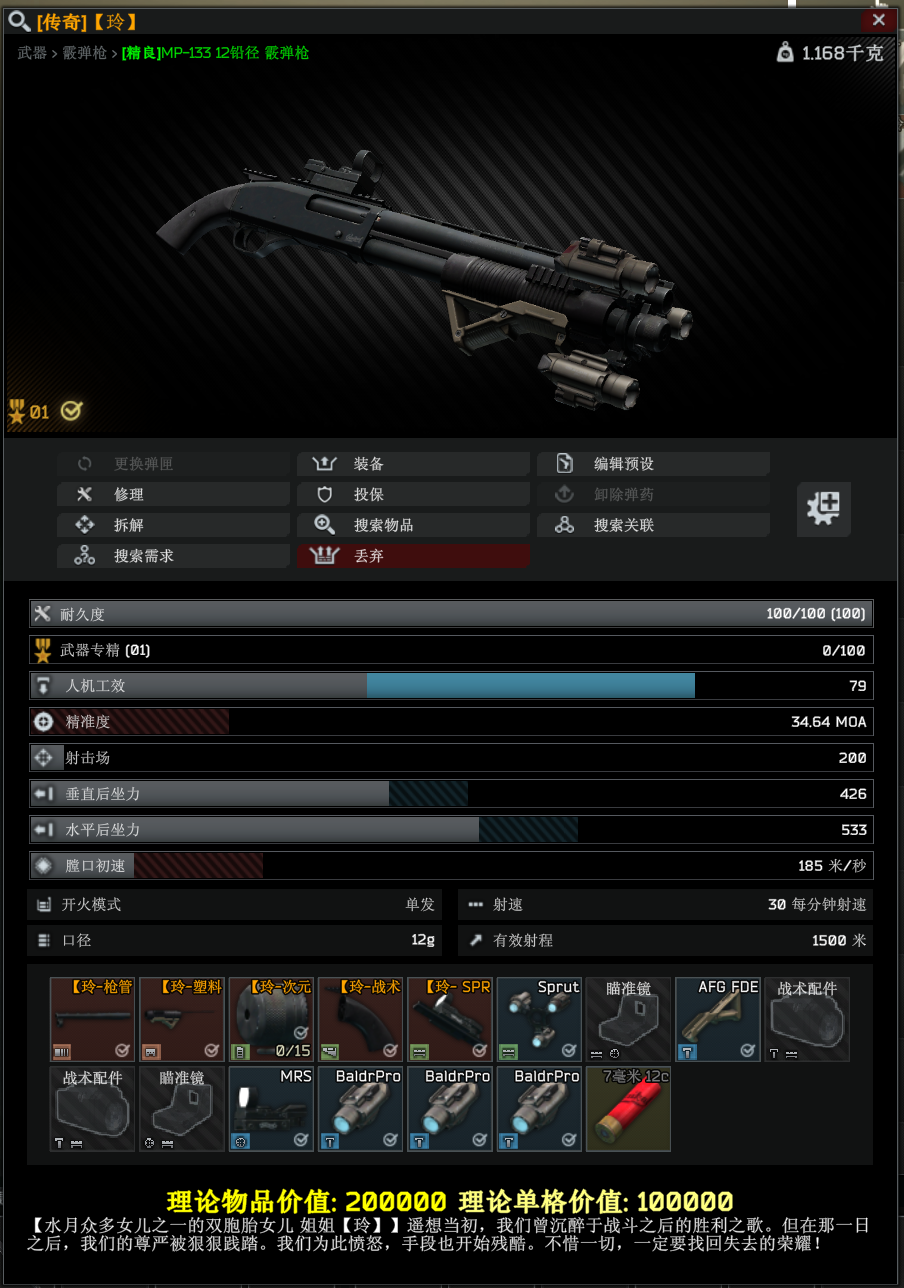The image size is (904, 1288).
Task: Click the 武器 breadcrumb category link
Action: (x=32, y=53)
